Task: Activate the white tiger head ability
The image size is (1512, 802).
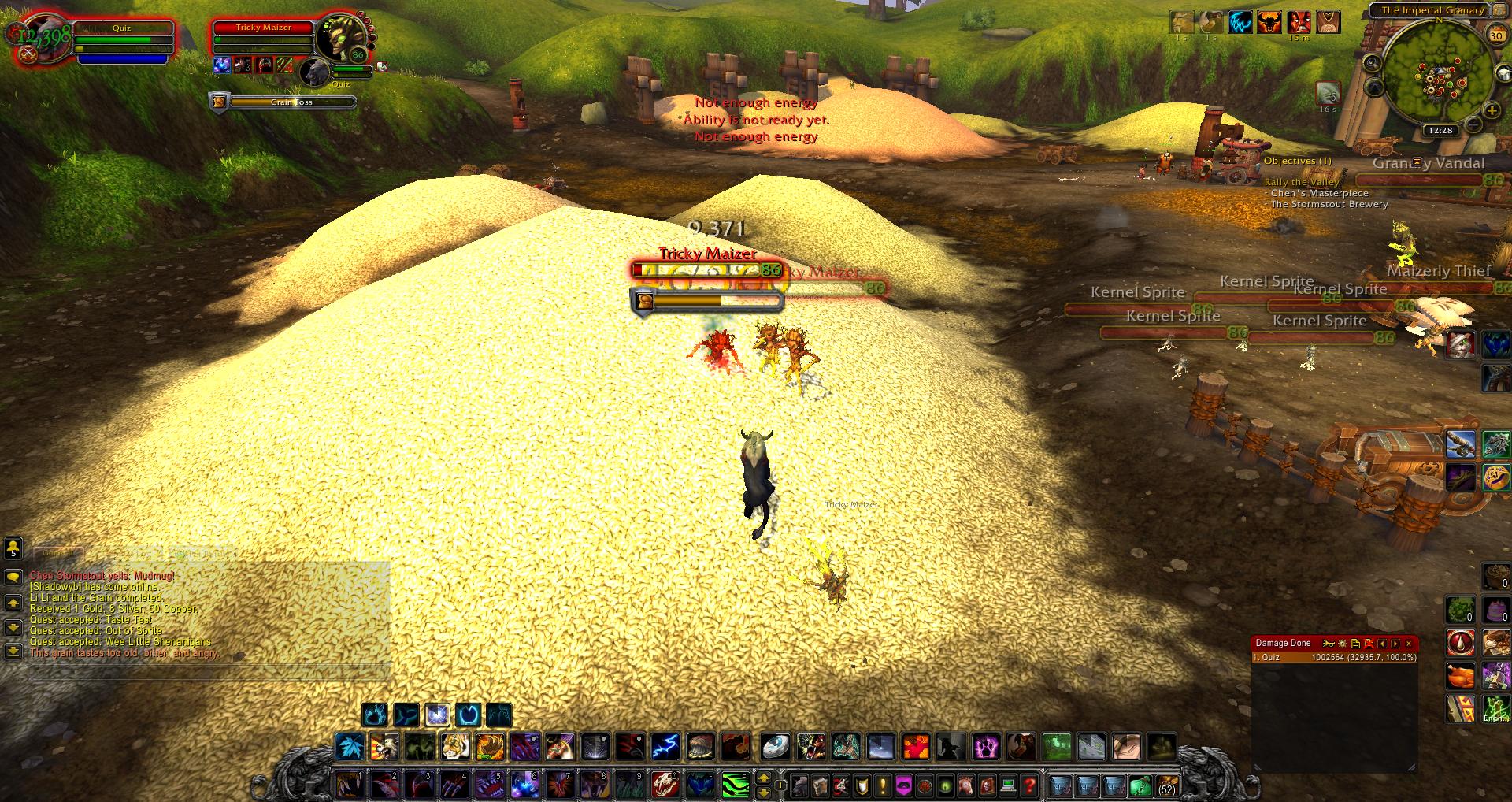Action: click(x=455, y=745)
